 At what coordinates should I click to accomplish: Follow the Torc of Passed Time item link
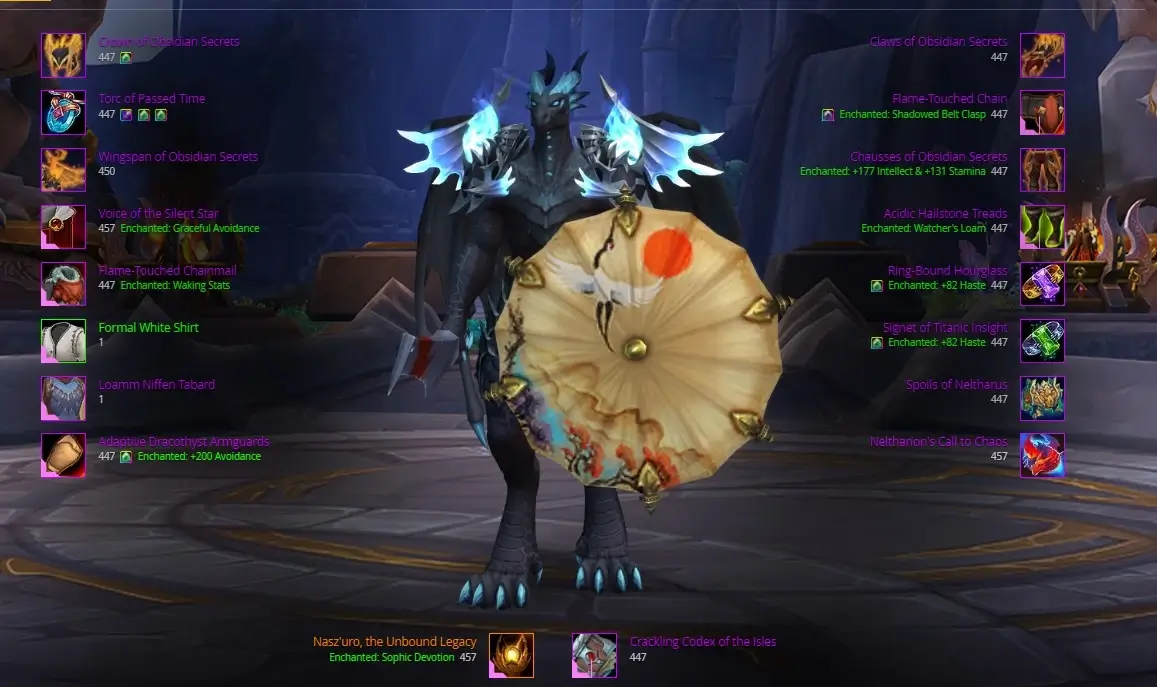(x=152, y=99)
